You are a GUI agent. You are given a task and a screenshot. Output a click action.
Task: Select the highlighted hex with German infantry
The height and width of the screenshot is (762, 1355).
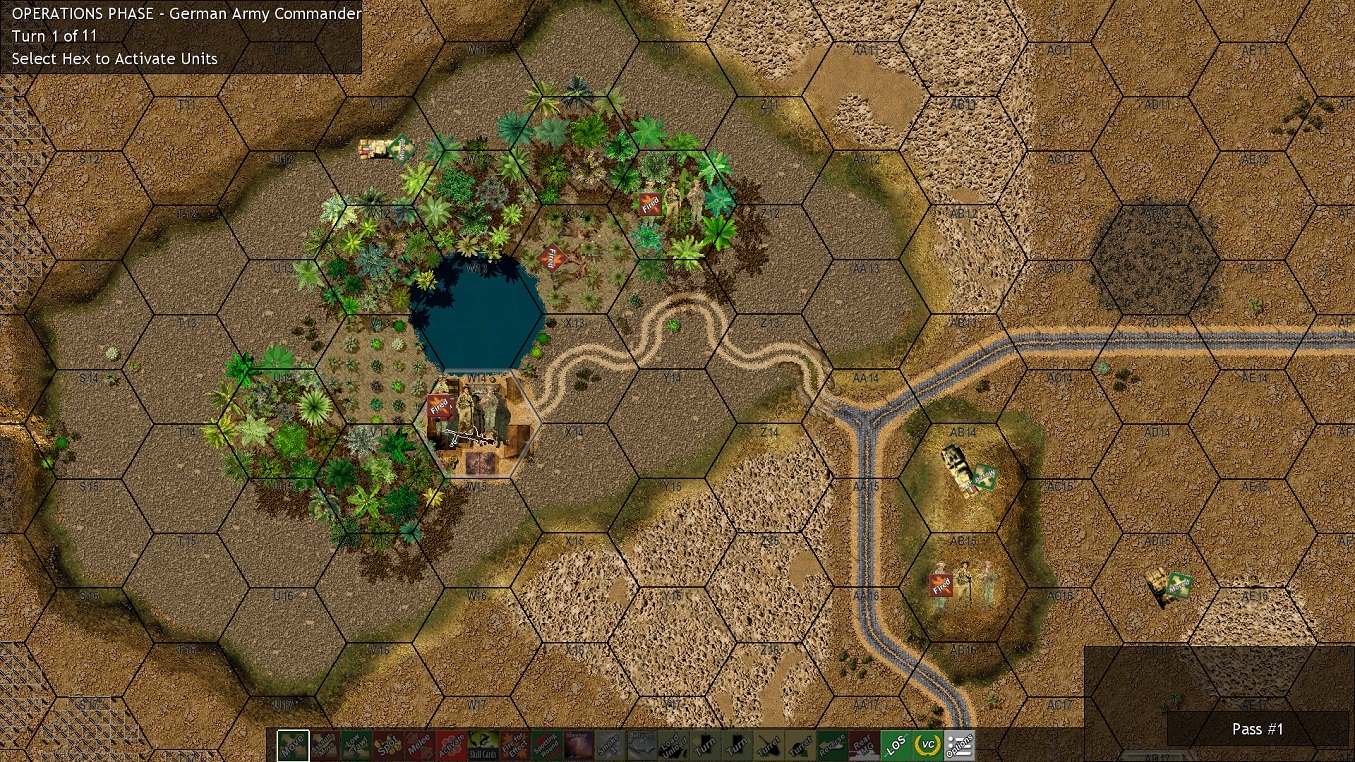coord(478,425)
